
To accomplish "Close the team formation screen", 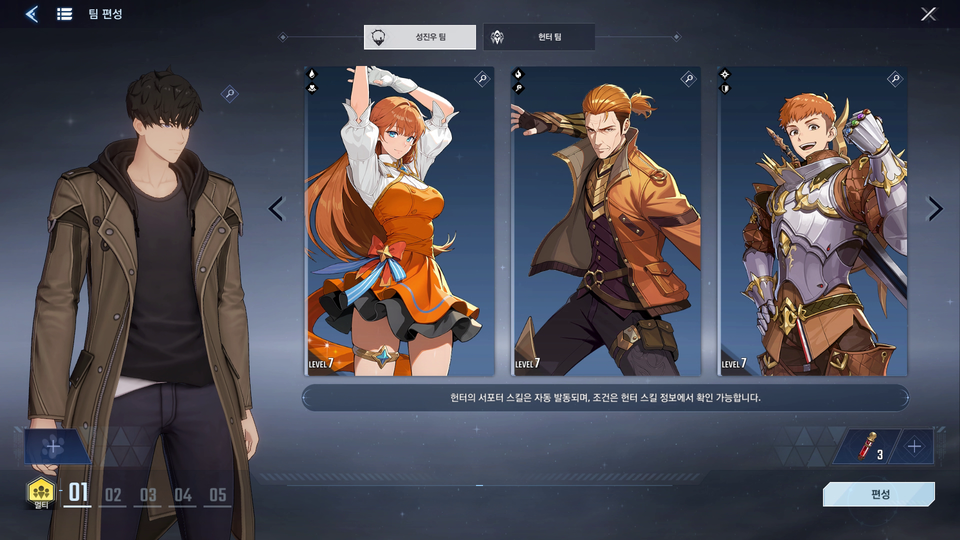I will point(928,14).
